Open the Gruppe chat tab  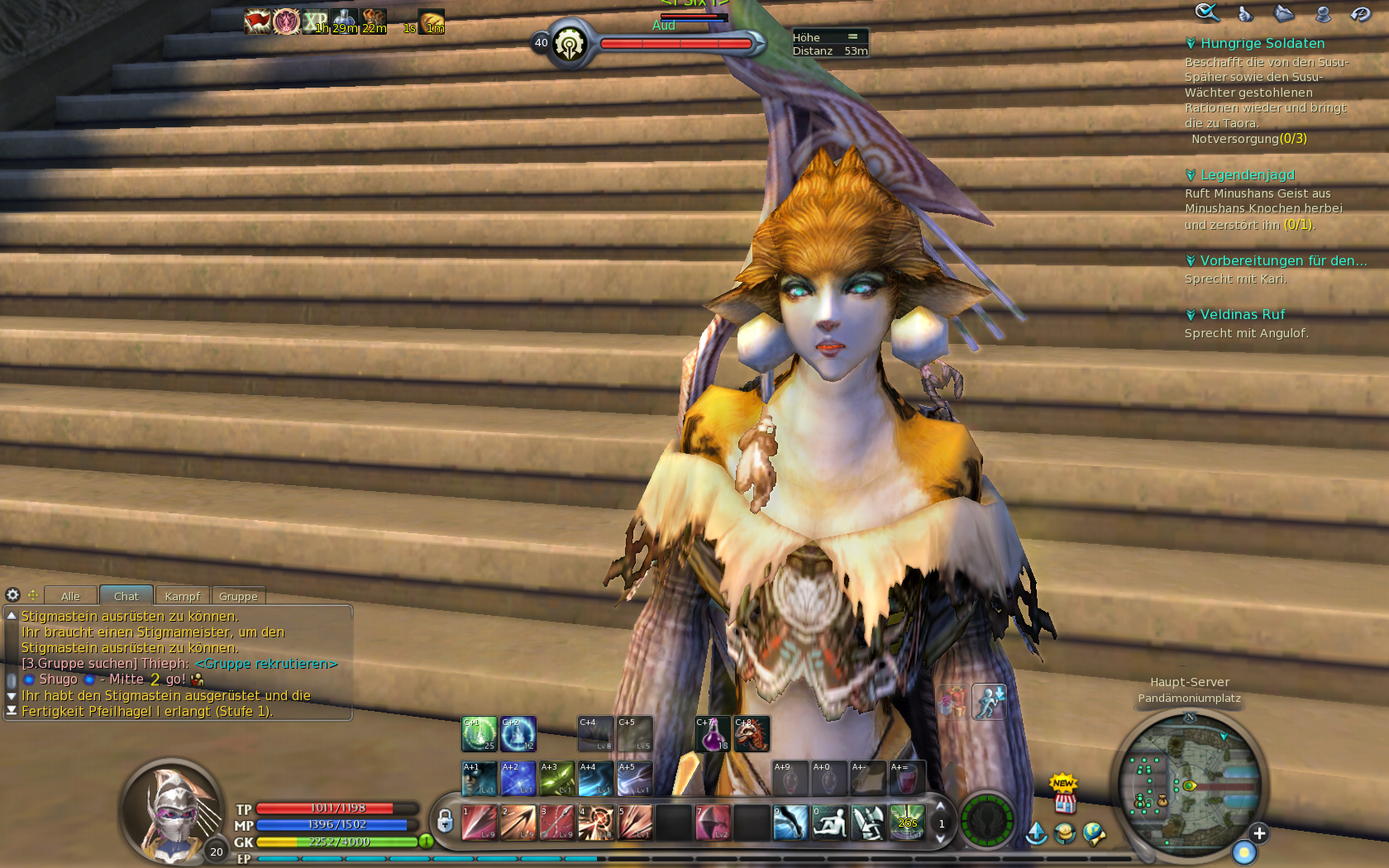tap(238, 596)
